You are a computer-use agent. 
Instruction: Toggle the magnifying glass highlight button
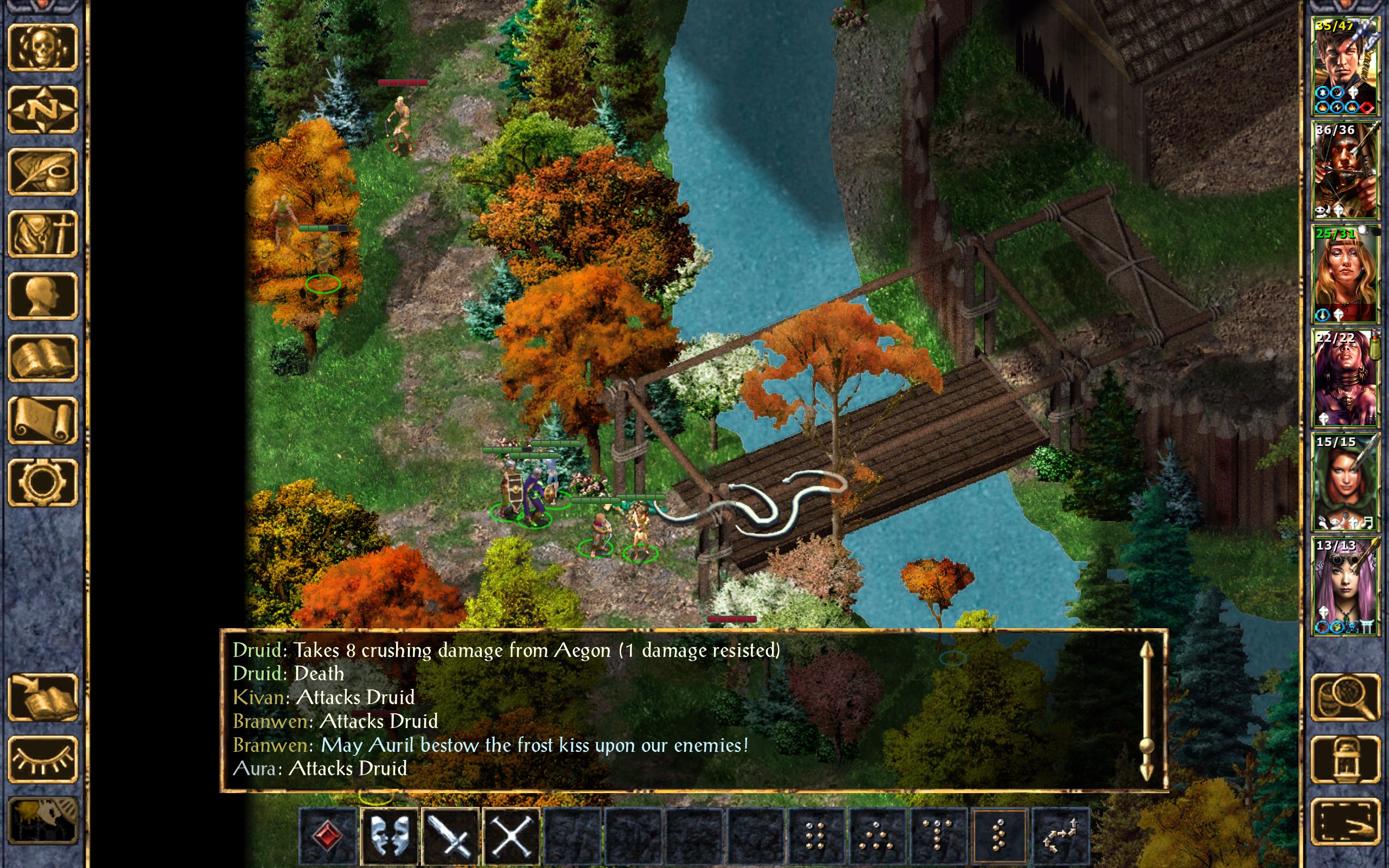click(x=1345, y=698)
